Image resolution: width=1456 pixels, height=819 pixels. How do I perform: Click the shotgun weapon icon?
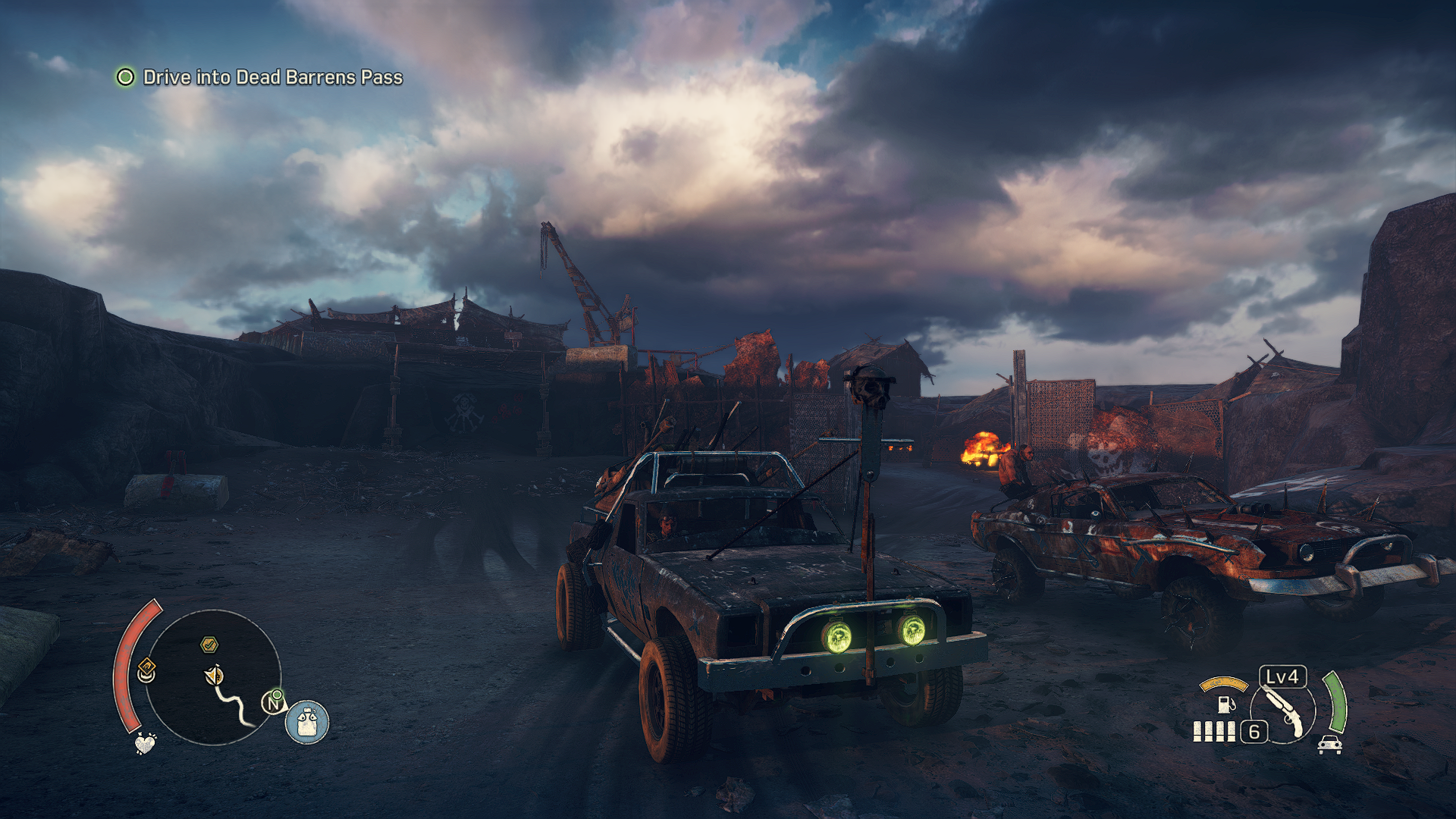1285,713
